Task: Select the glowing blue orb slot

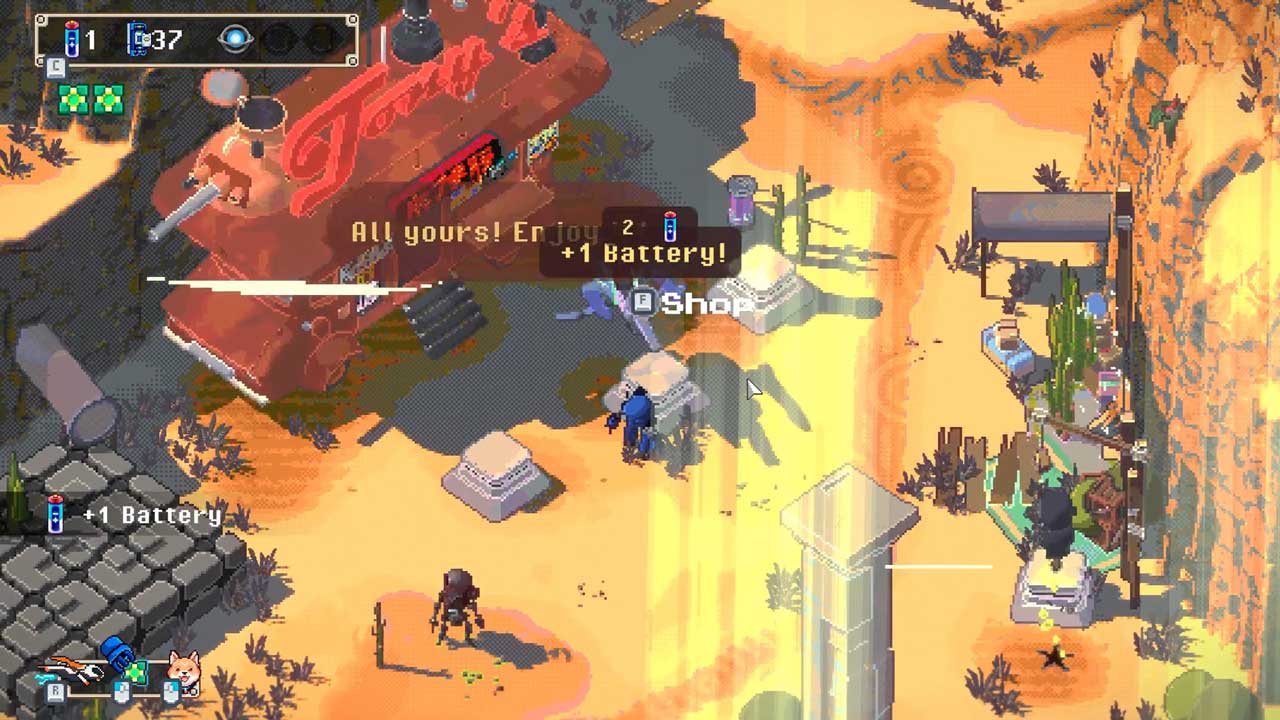Action: tap(236, 40)
